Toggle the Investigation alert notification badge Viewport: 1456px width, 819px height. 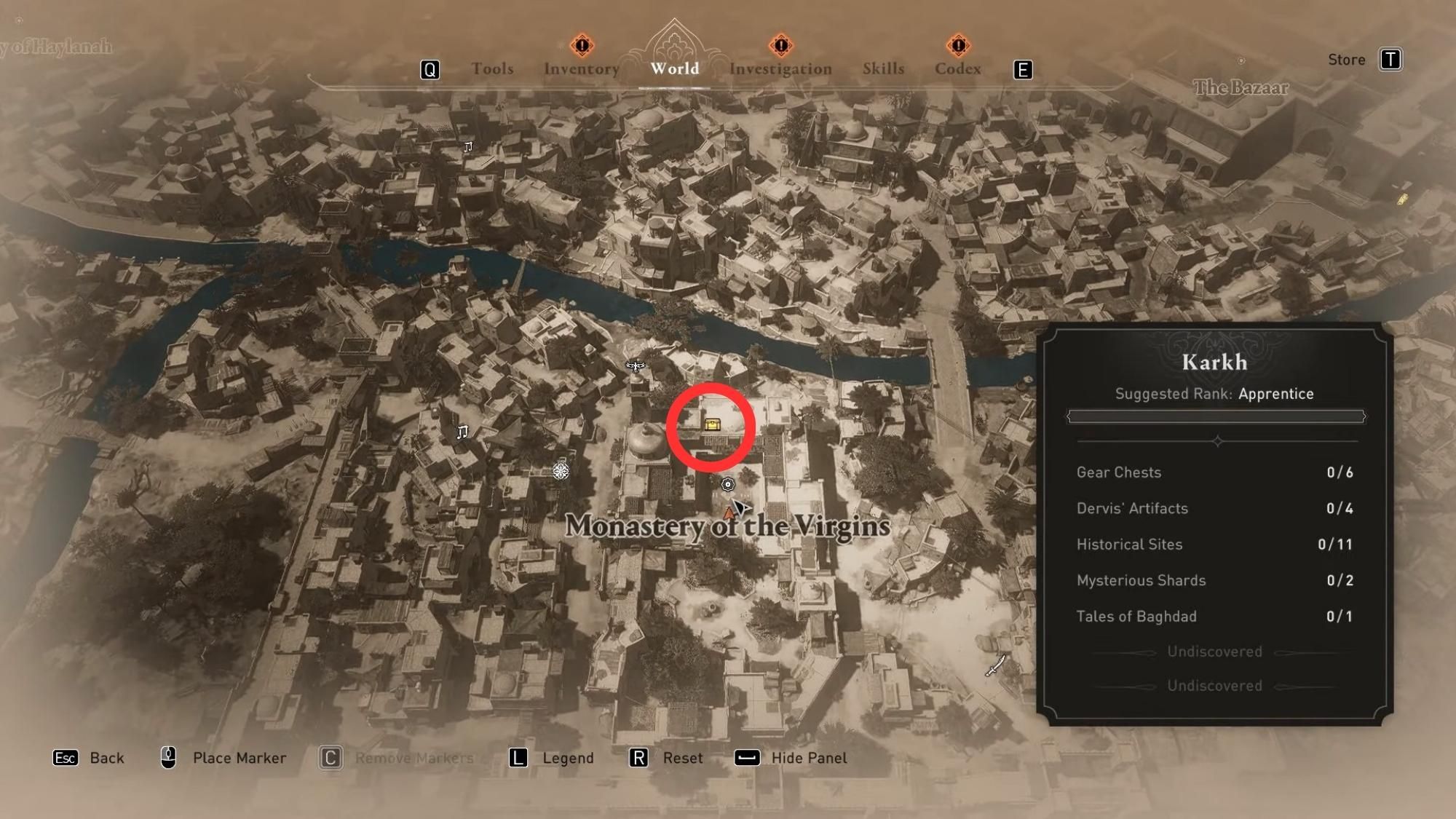tap(780, 45)
